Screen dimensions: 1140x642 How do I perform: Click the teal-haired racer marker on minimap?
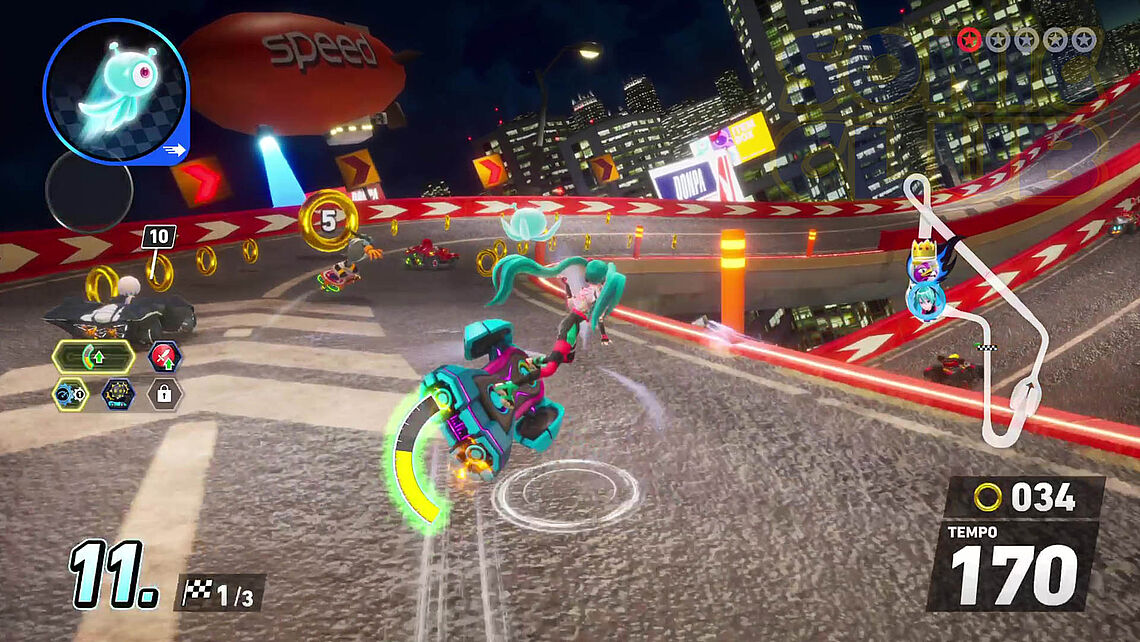click(922, 298)
